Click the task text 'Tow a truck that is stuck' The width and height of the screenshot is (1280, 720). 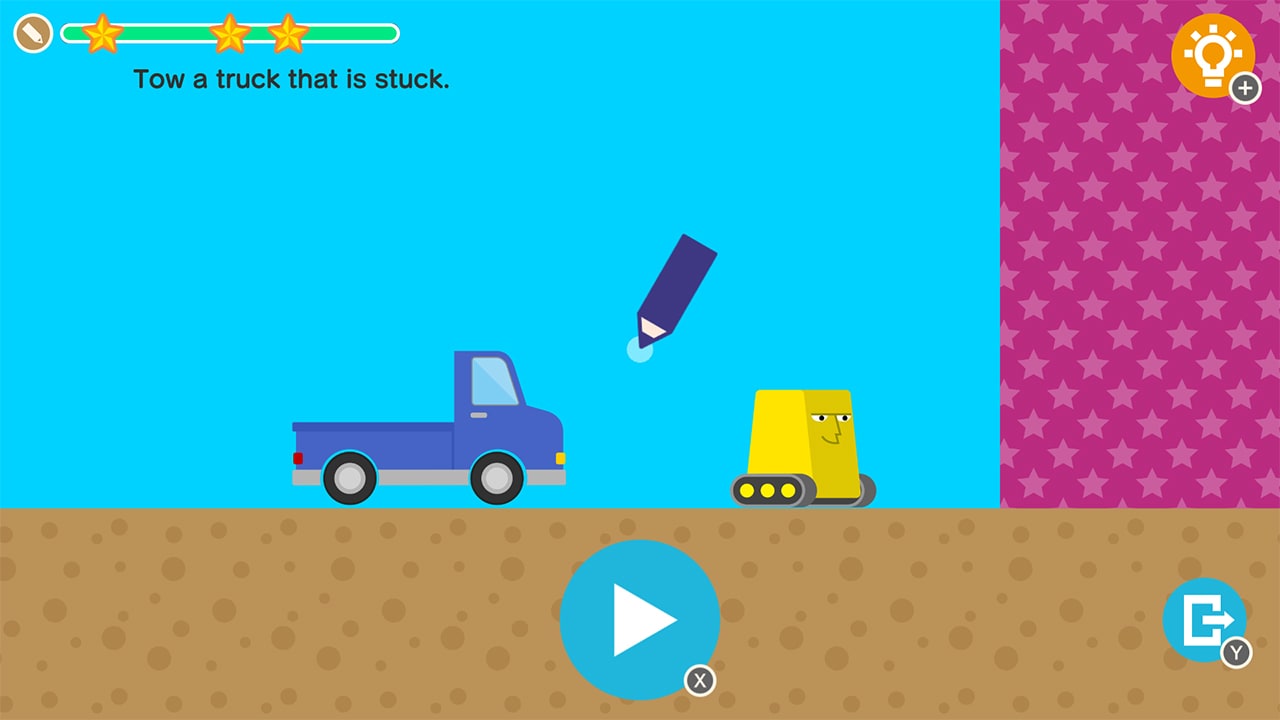point(291,80)
